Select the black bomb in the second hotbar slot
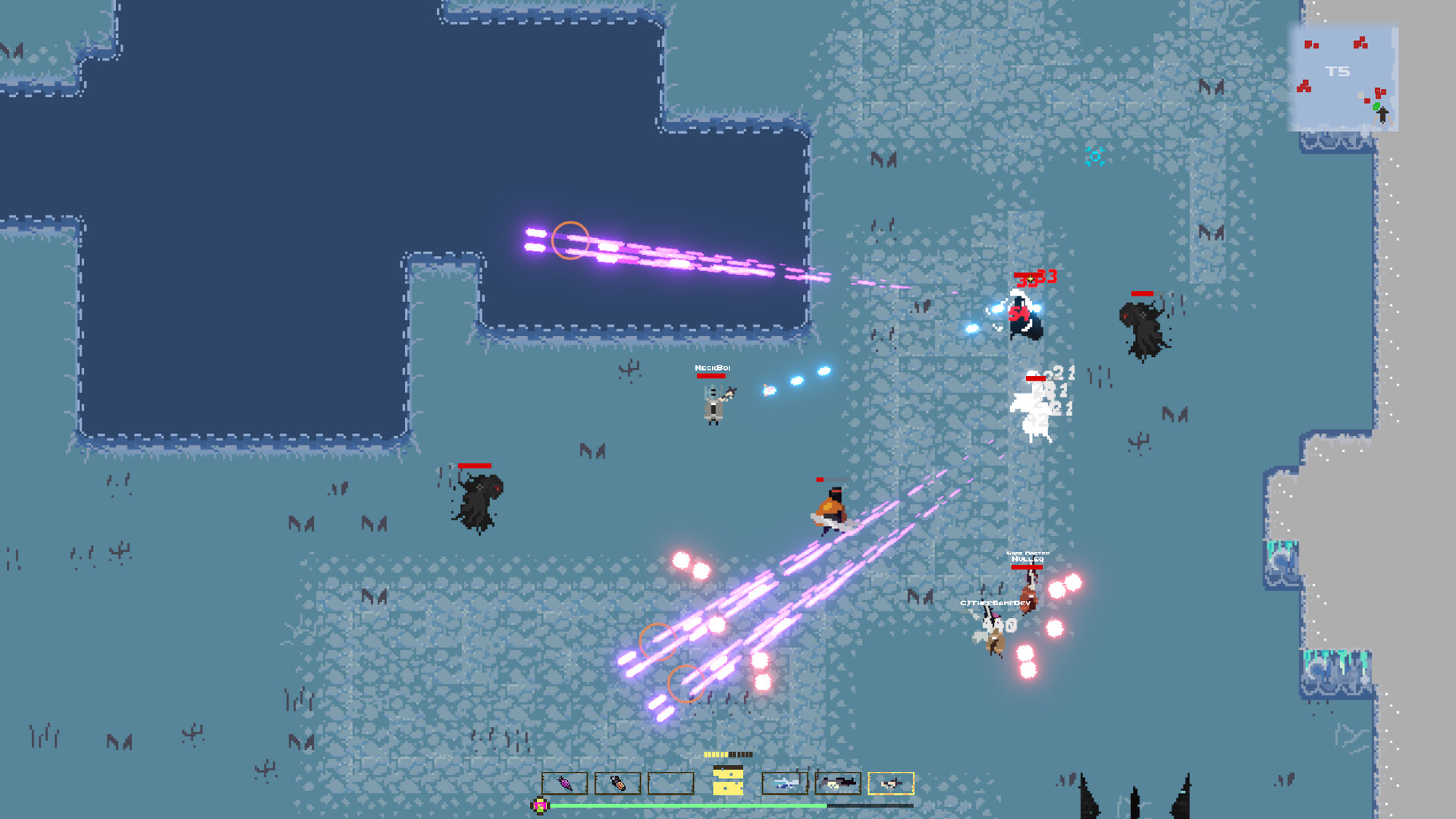 [x=617, y=783]
